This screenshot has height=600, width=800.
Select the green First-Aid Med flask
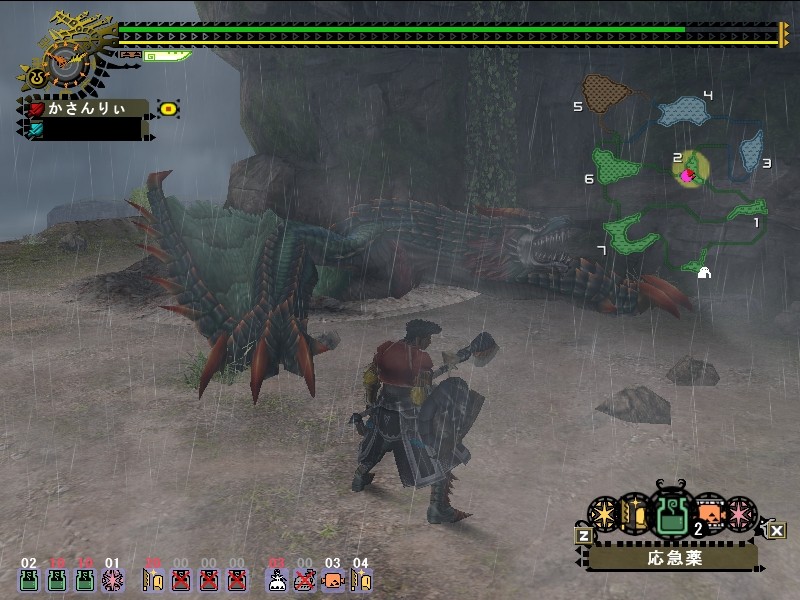668,514
